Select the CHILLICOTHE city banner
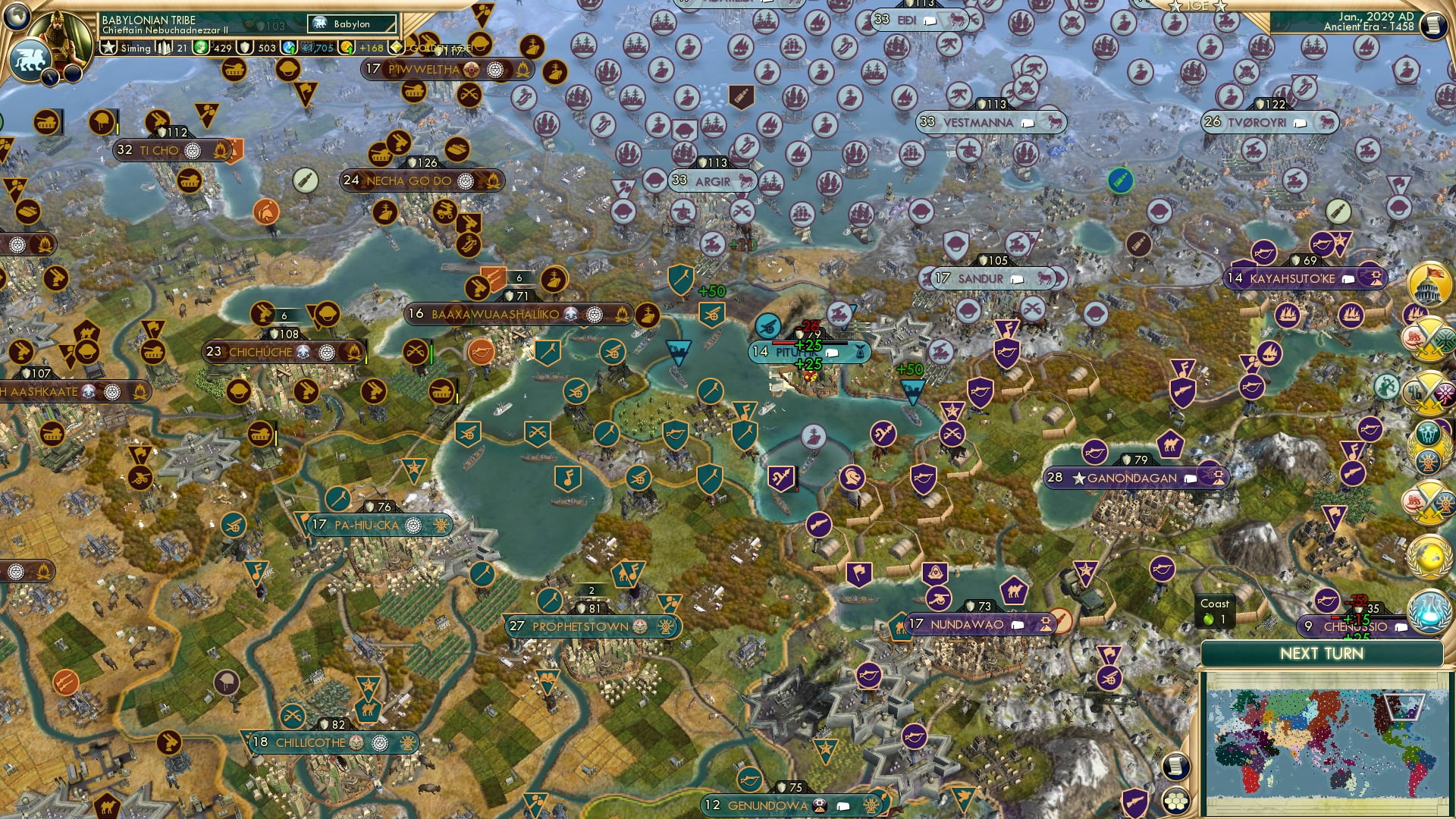The width and height of the screenshot is (1456, 819). point(311,743)
